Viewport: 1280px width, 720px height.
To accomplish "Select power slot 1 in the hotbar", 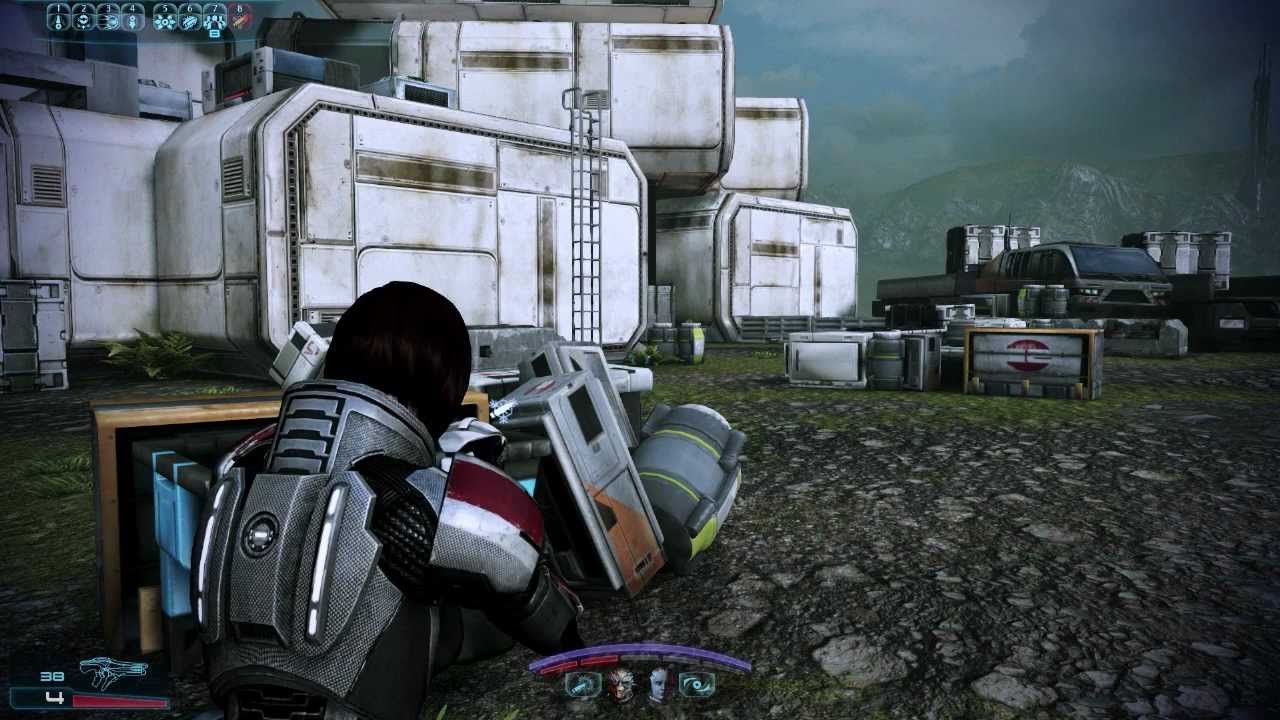I will [x=58, y=20].
